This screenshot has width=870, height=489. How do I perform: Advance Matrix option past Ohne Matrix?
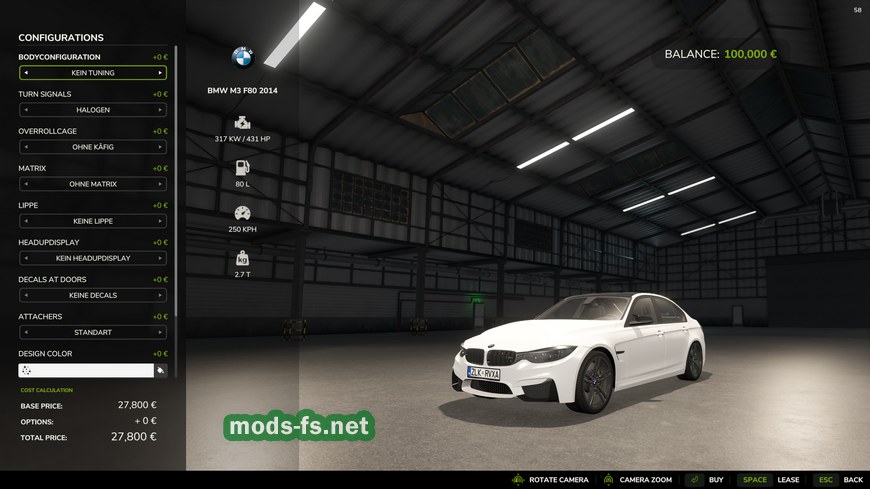[160, 184]
